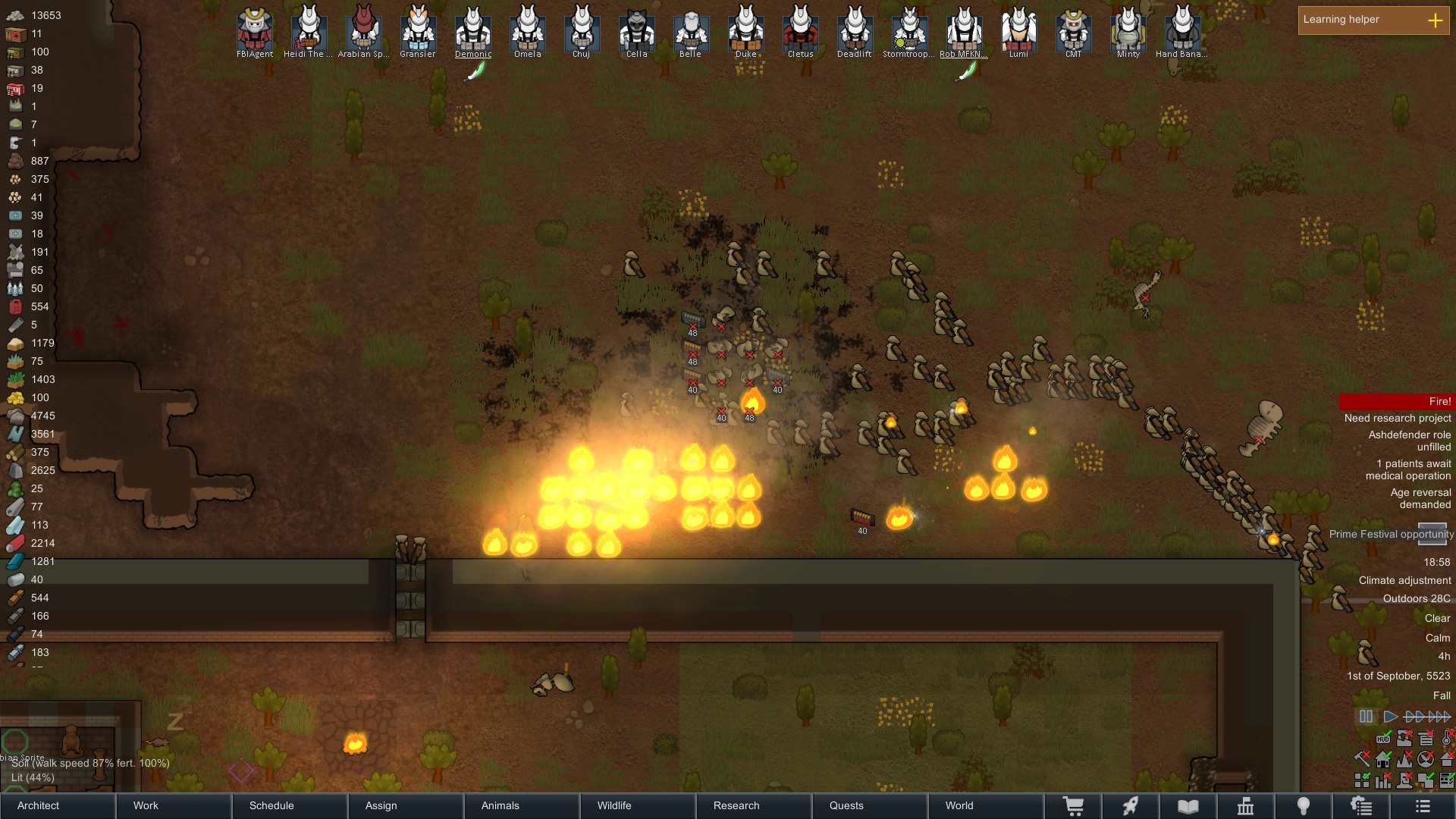Click the red Fire! alert
This screenshot has height=819, width=1456.
[1395, 401]
